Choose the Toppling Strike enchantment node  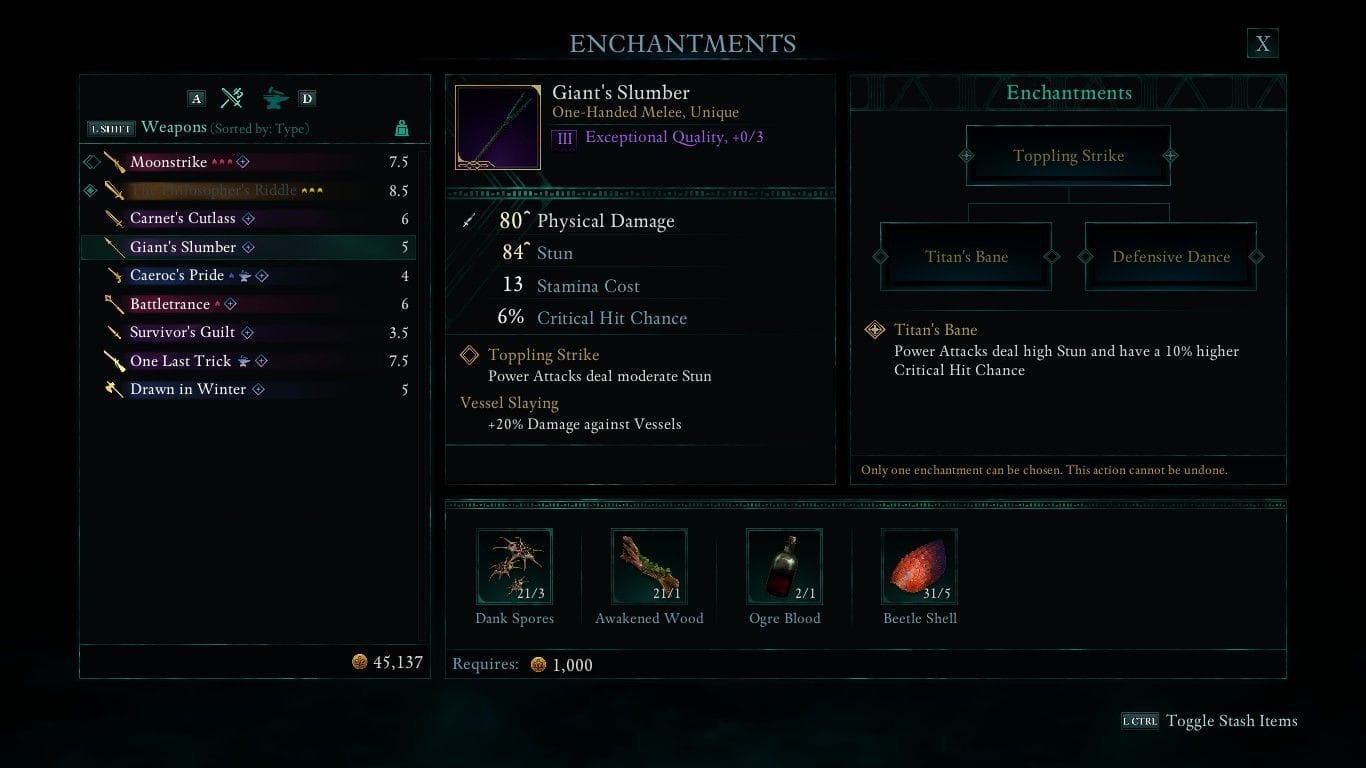coord(1068,155)
